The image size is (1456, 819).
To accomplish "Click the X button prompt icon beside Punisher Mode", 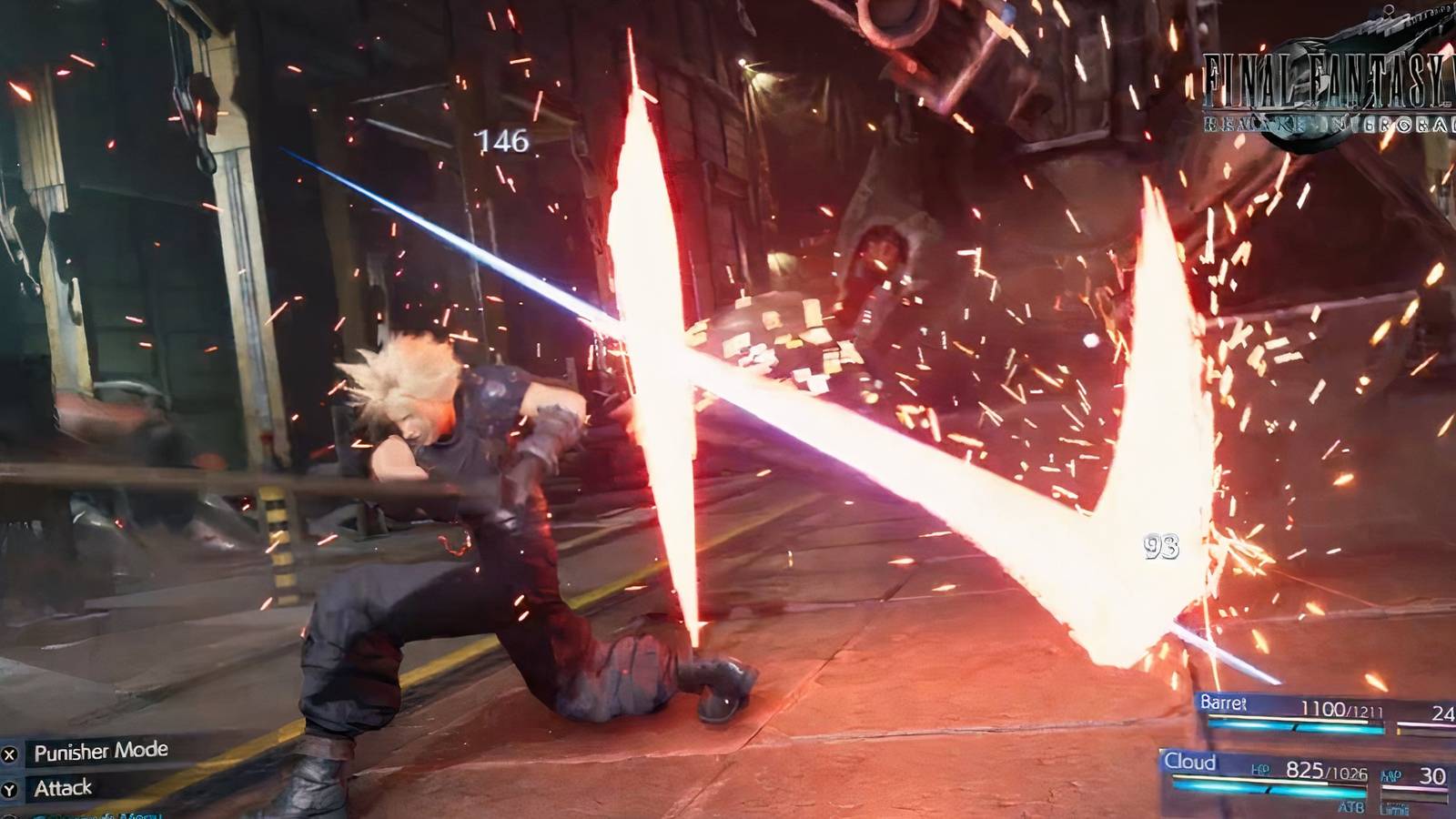I will 10,754.
